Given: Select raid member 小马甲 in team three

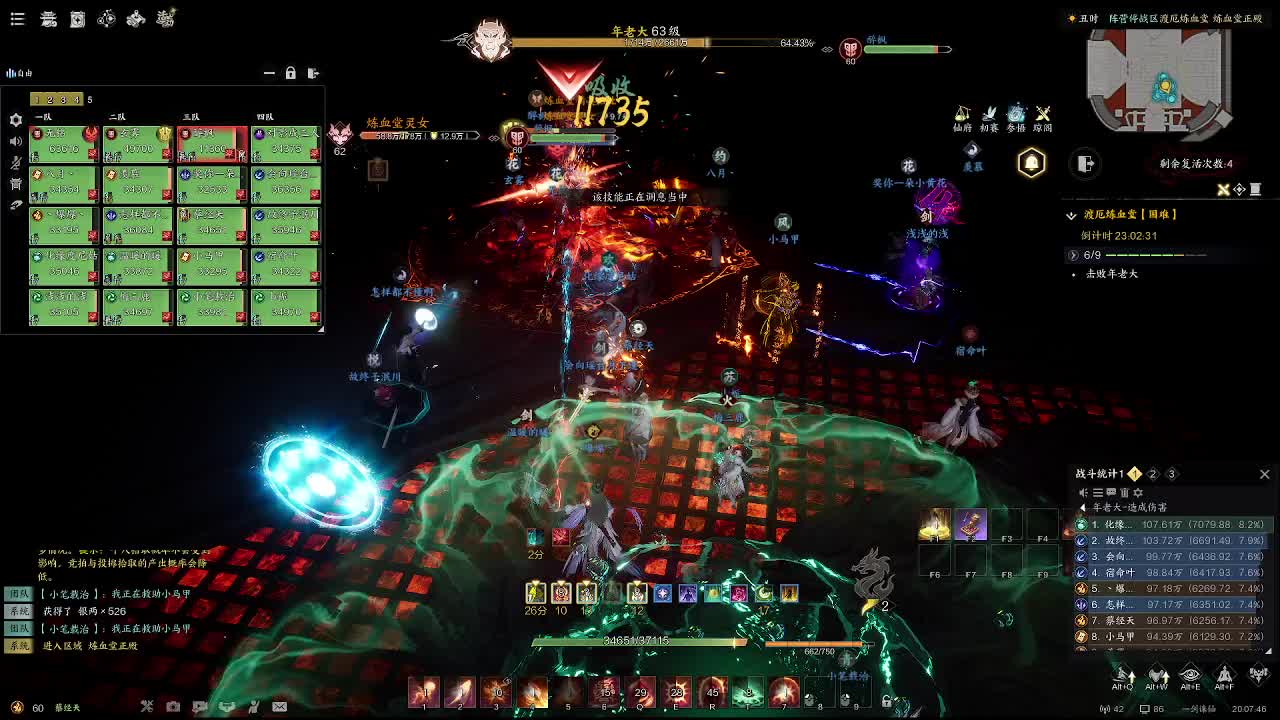Looking at the screenshot, I should [211, 263].
